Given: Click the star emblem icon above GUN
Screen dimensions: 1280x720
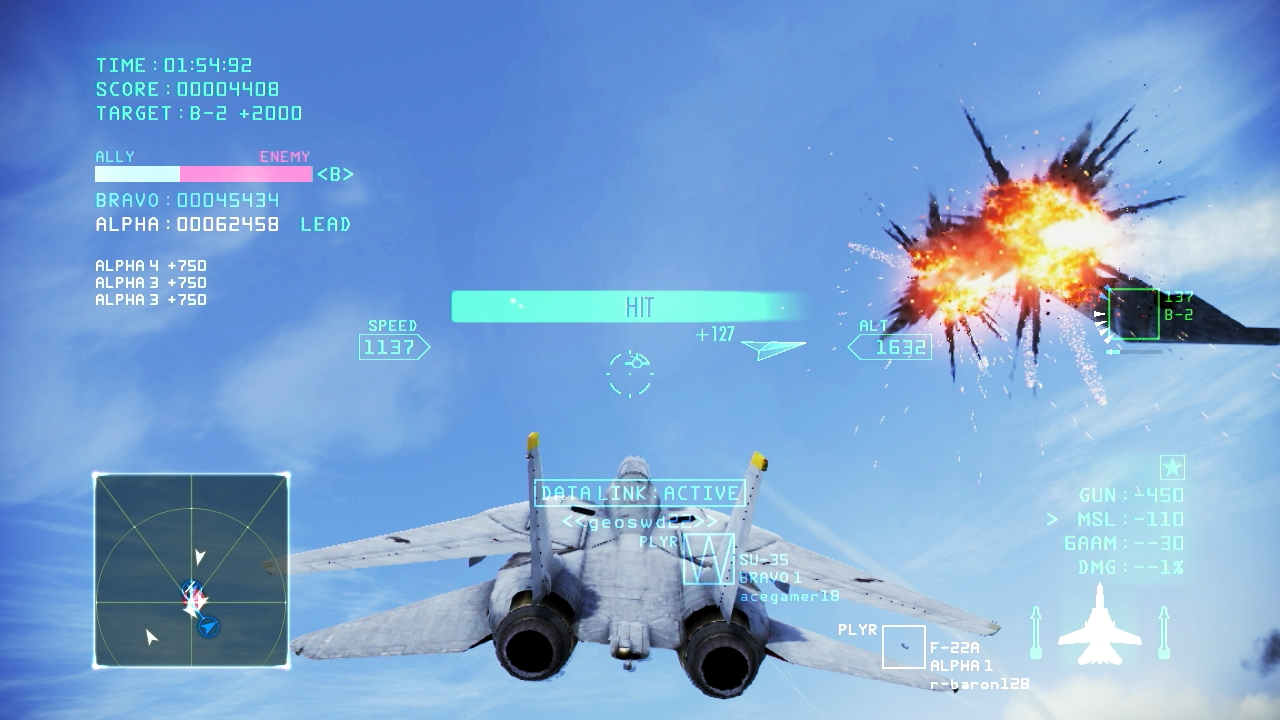Looking at the screenshot, I should [1172, 467].
